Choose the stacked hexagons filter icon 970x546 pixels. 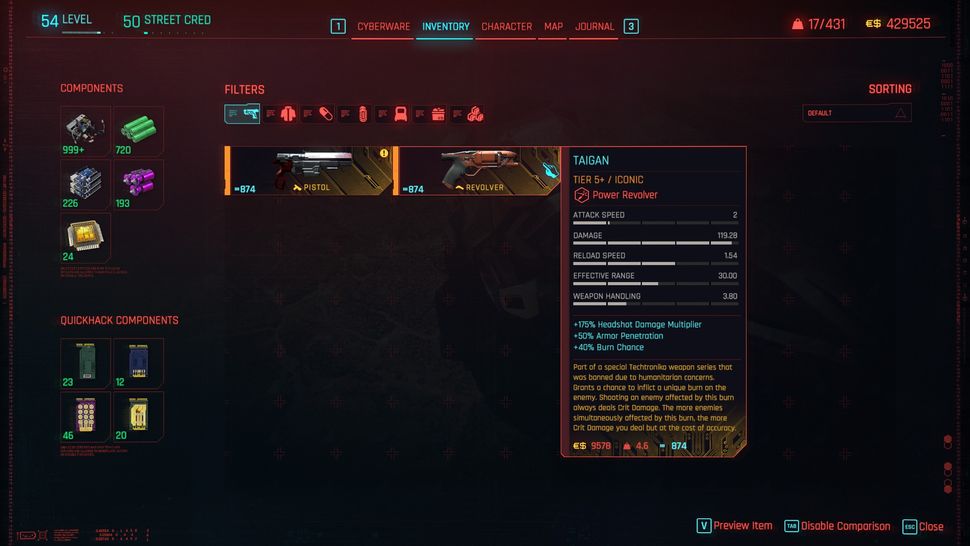tap(475, 114)
